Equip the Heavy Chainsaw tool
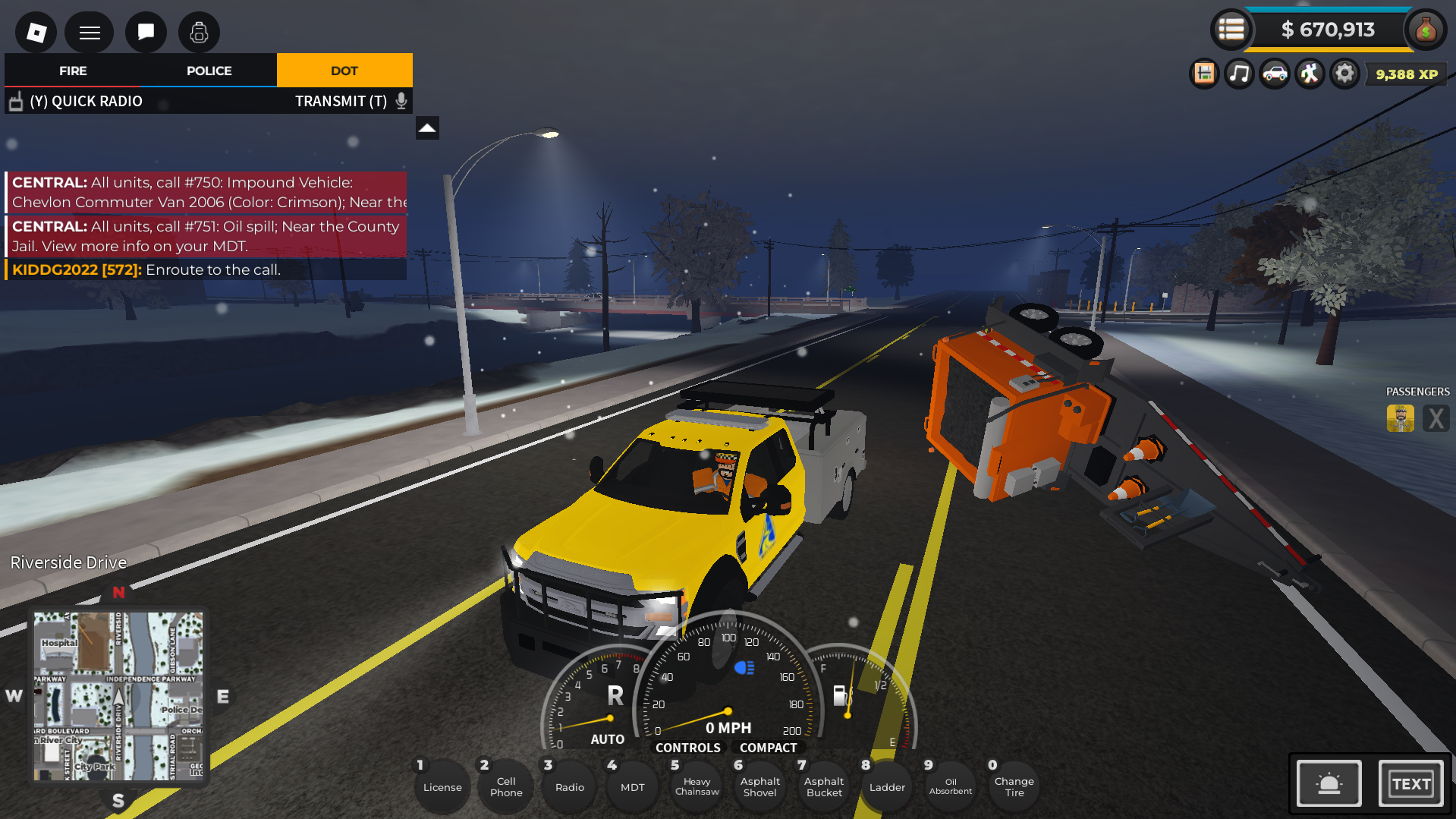The height and width of the screenshot is (819, 1456). point(697,786)
